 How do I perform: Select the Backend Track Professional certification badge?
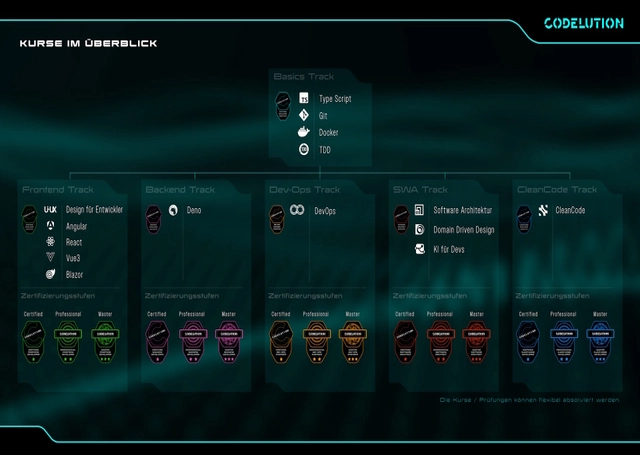192,339
